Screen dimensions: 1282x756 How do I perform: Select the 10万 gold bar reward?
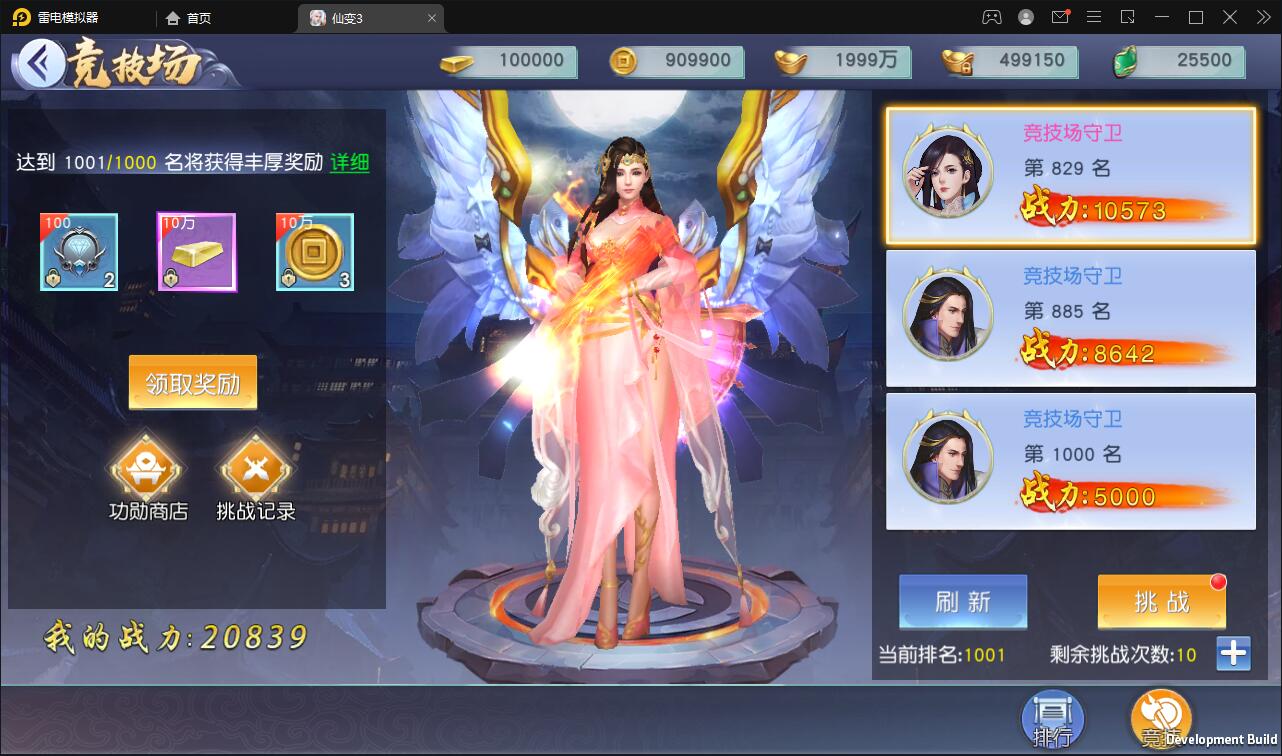click(196, 252)
